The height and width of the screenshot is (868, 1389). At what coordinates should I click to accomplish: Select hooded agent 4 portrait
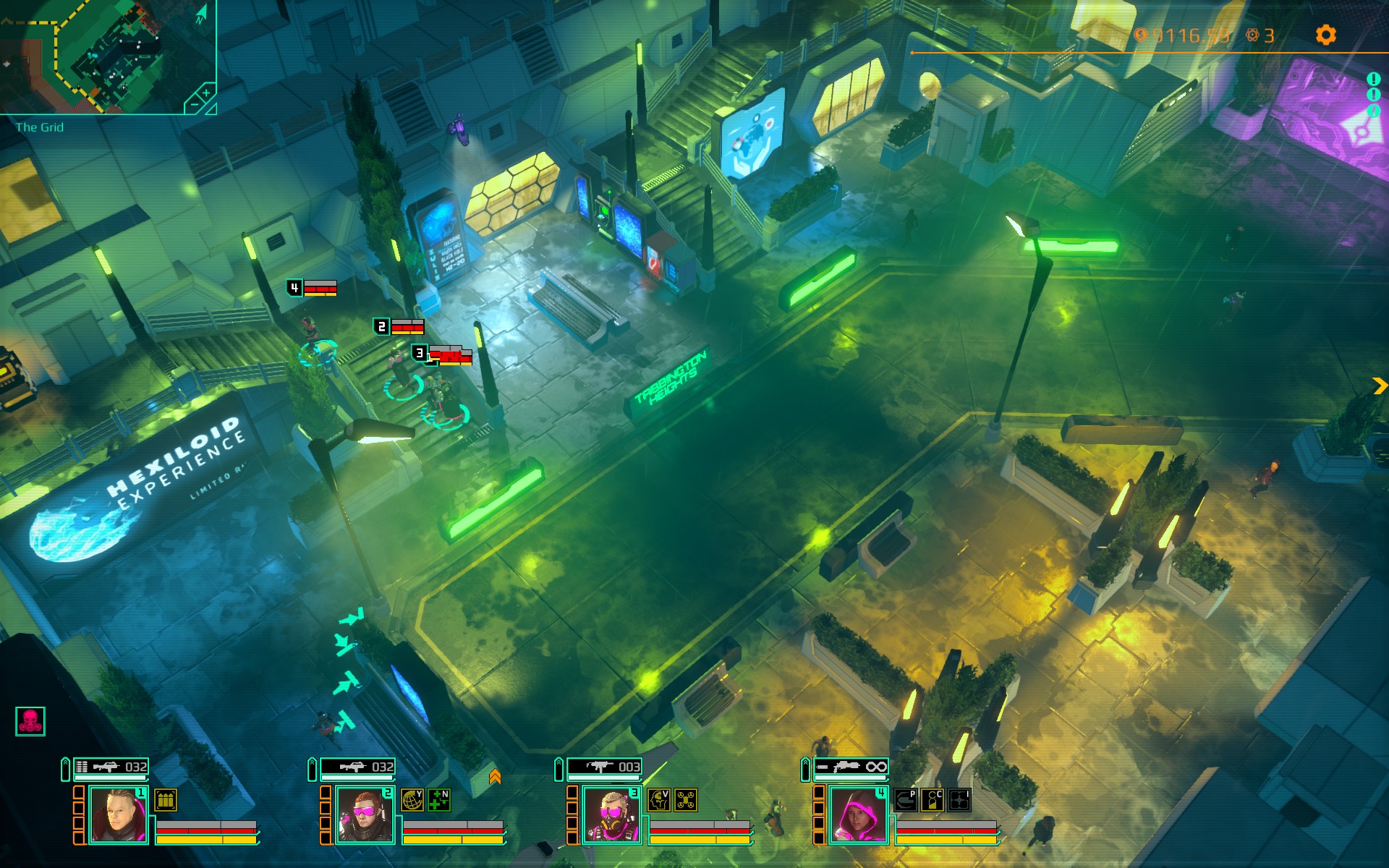(858, 815)
